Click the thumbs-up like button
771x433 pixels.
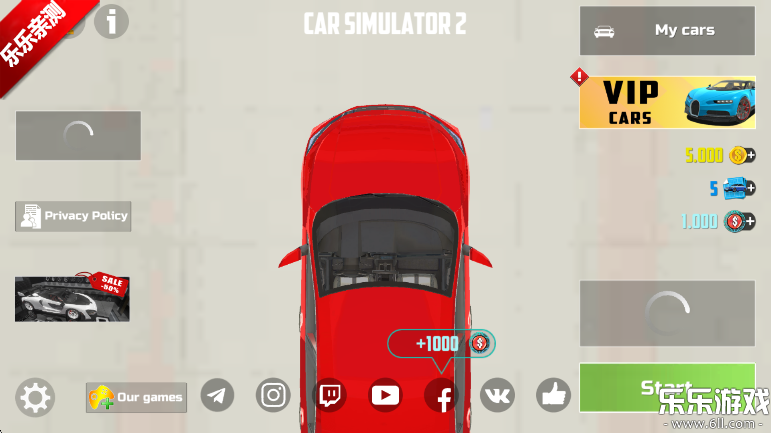[553, 395]
